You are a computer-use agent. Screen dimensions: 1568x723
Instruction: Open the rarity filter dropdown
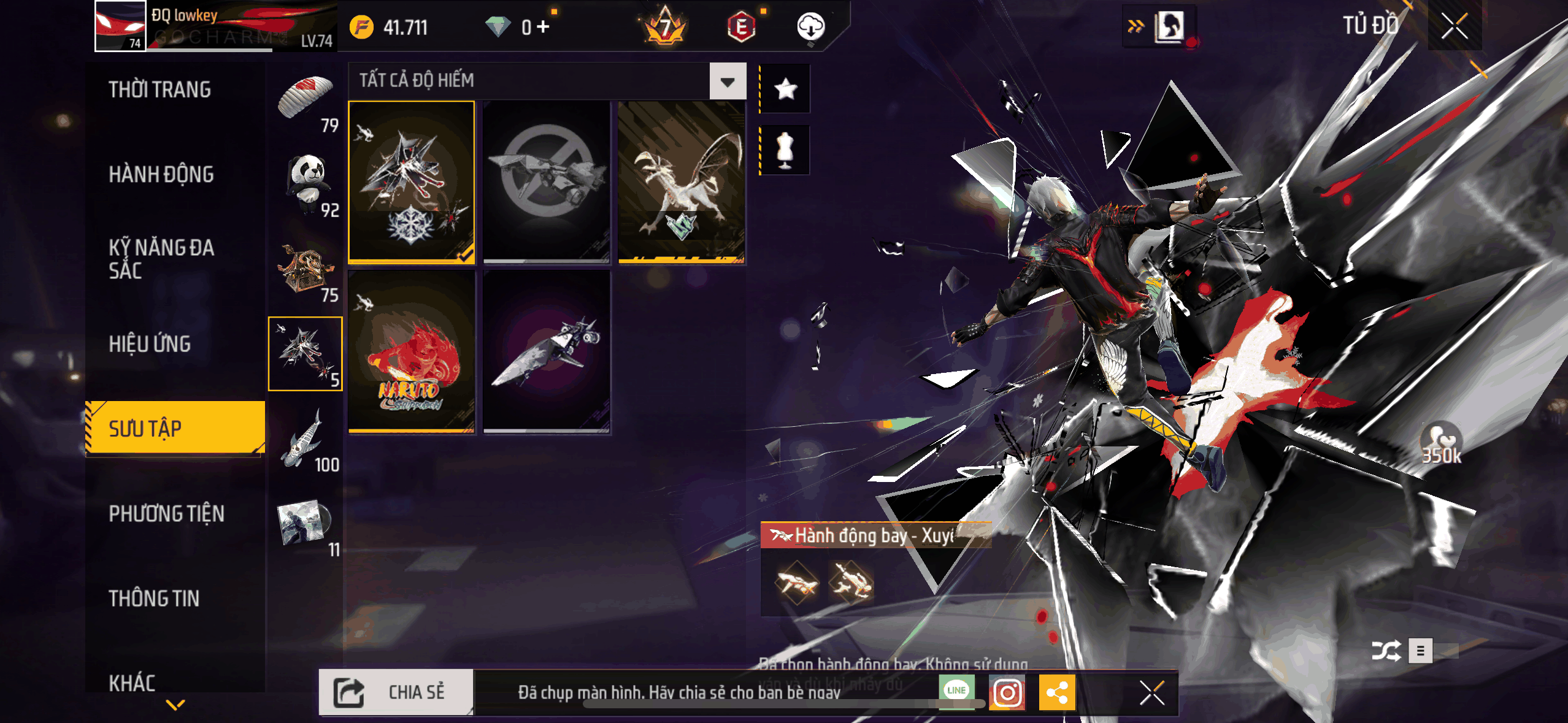pos(728,81)
